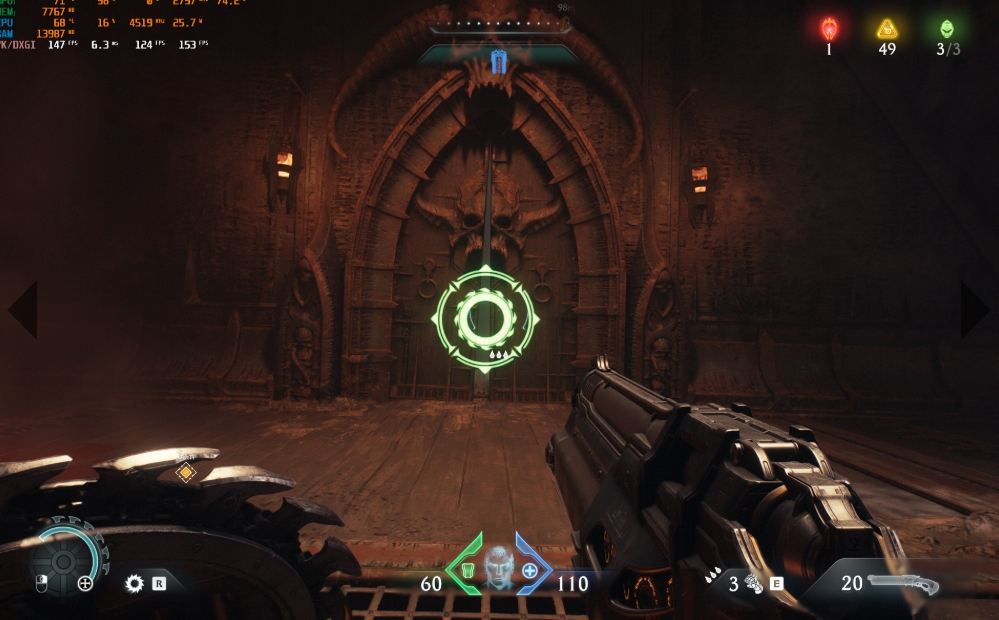Click the blue health cross icon

530,571
